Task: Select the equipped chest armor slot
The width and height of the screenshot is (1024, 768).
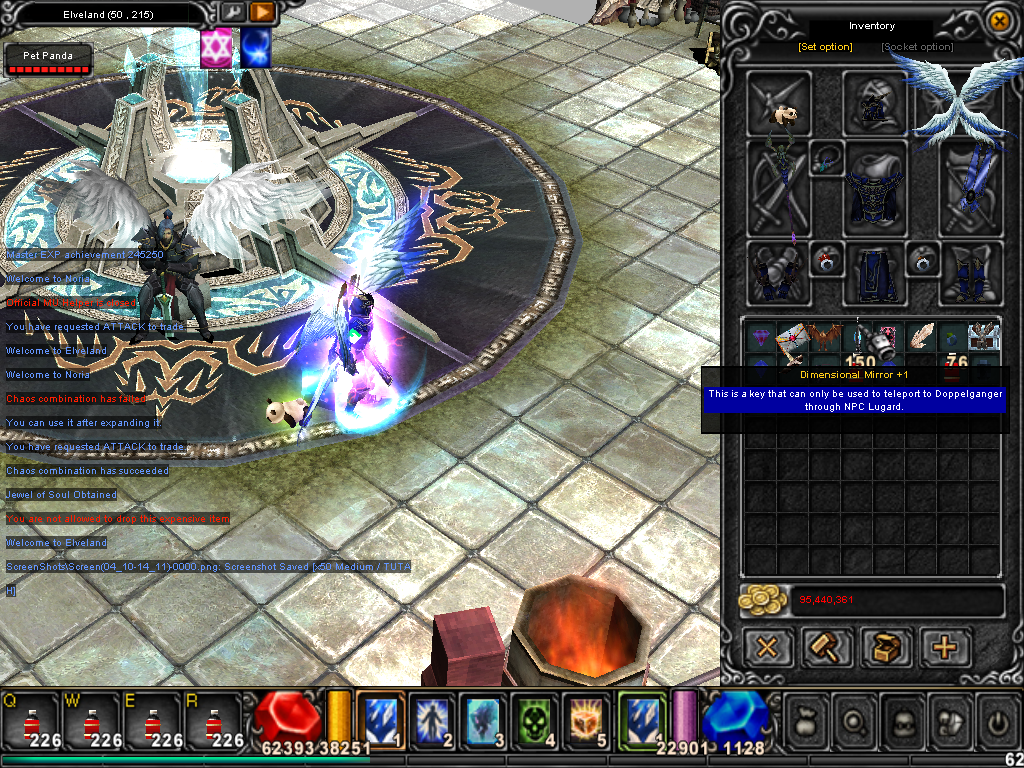Action: click(x=876, y=190)
